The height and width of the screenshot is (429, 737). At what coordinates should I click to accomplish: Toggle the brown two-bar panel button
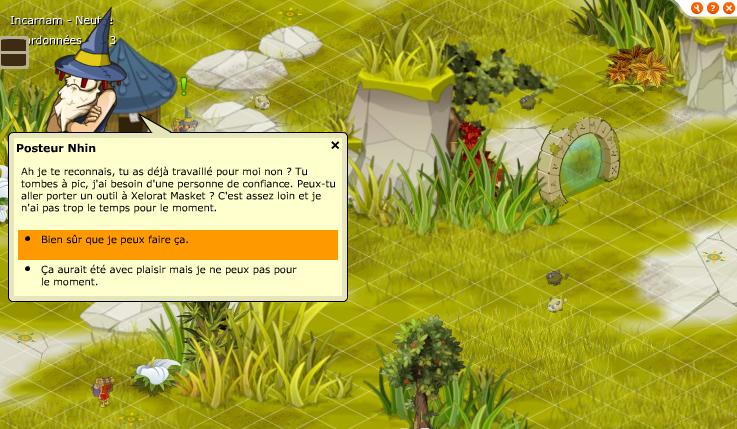pos(14,52)
